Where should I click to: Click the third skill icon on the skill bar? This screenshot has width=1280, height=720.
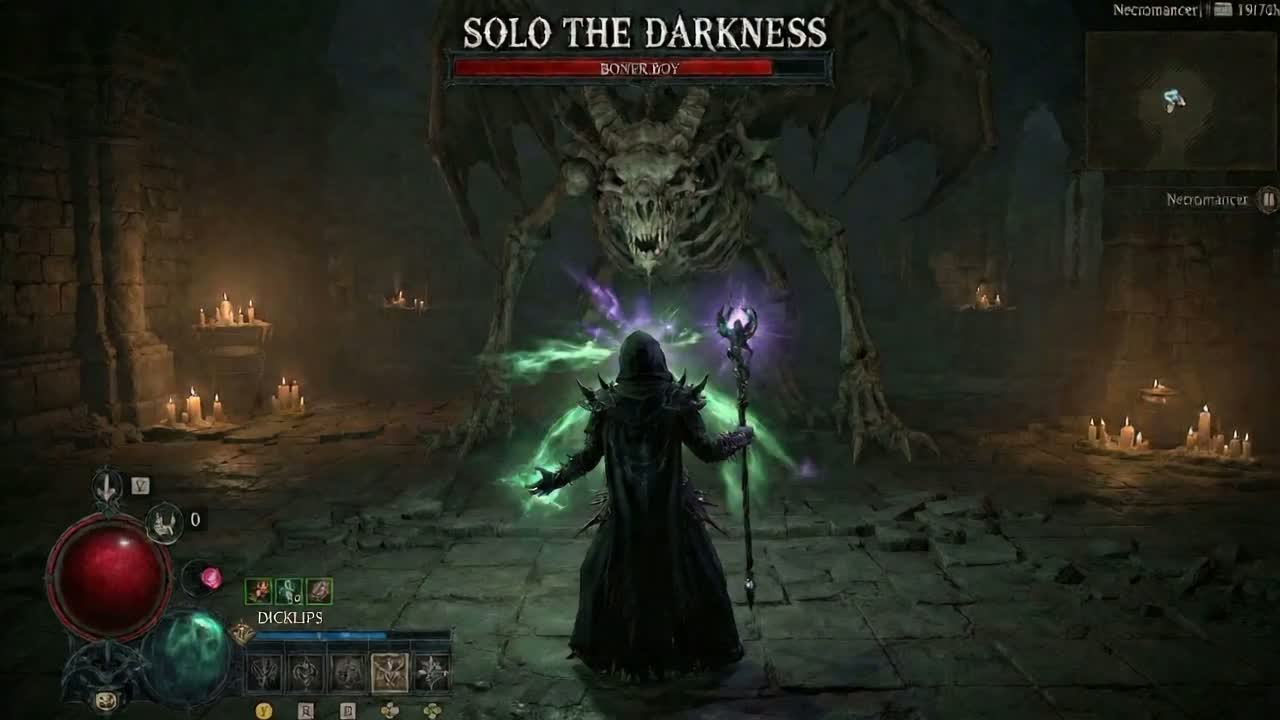tap(345, 671)
